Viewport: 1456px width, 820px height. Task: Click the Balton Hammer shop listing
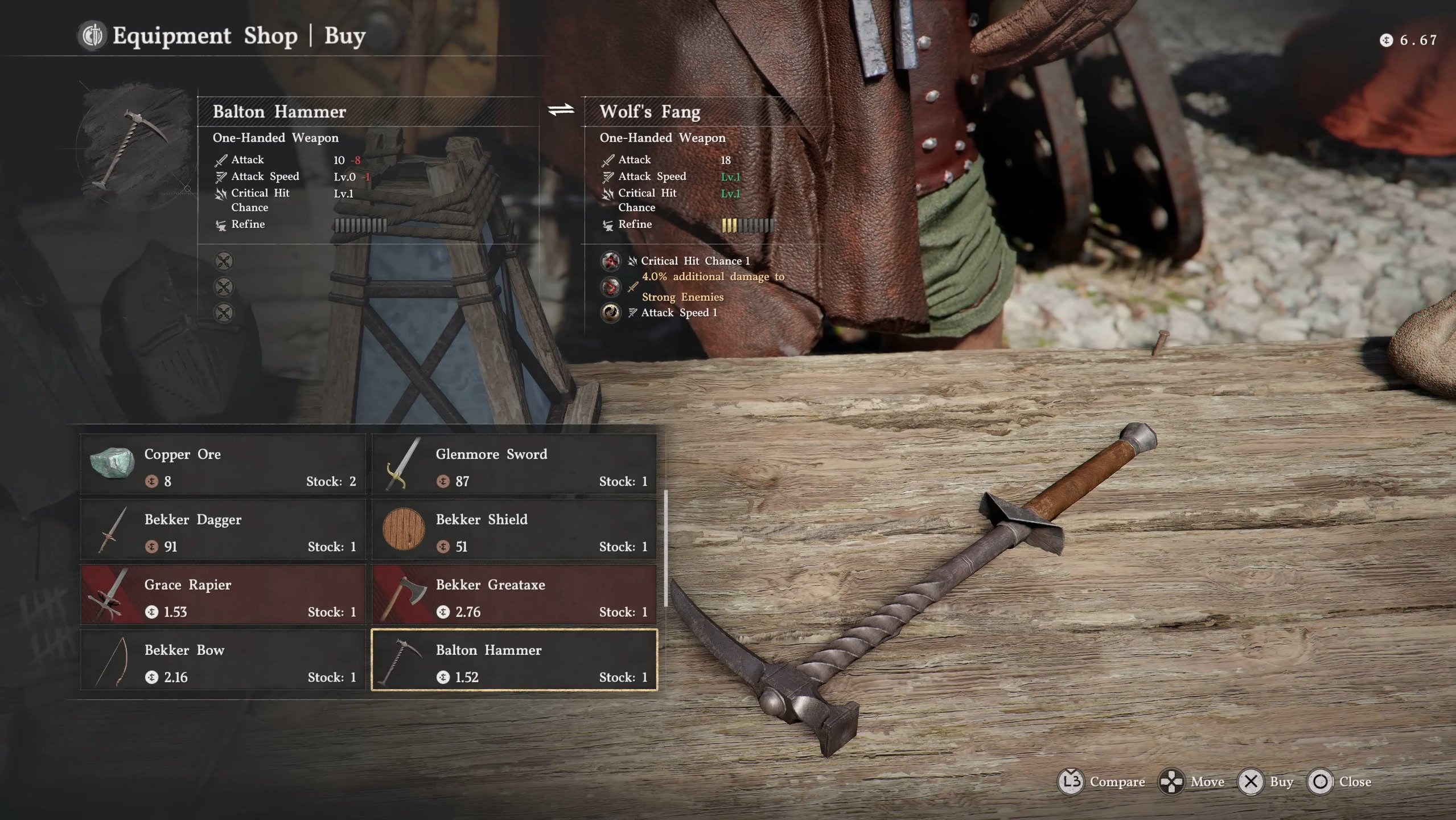tap(514, 661)
